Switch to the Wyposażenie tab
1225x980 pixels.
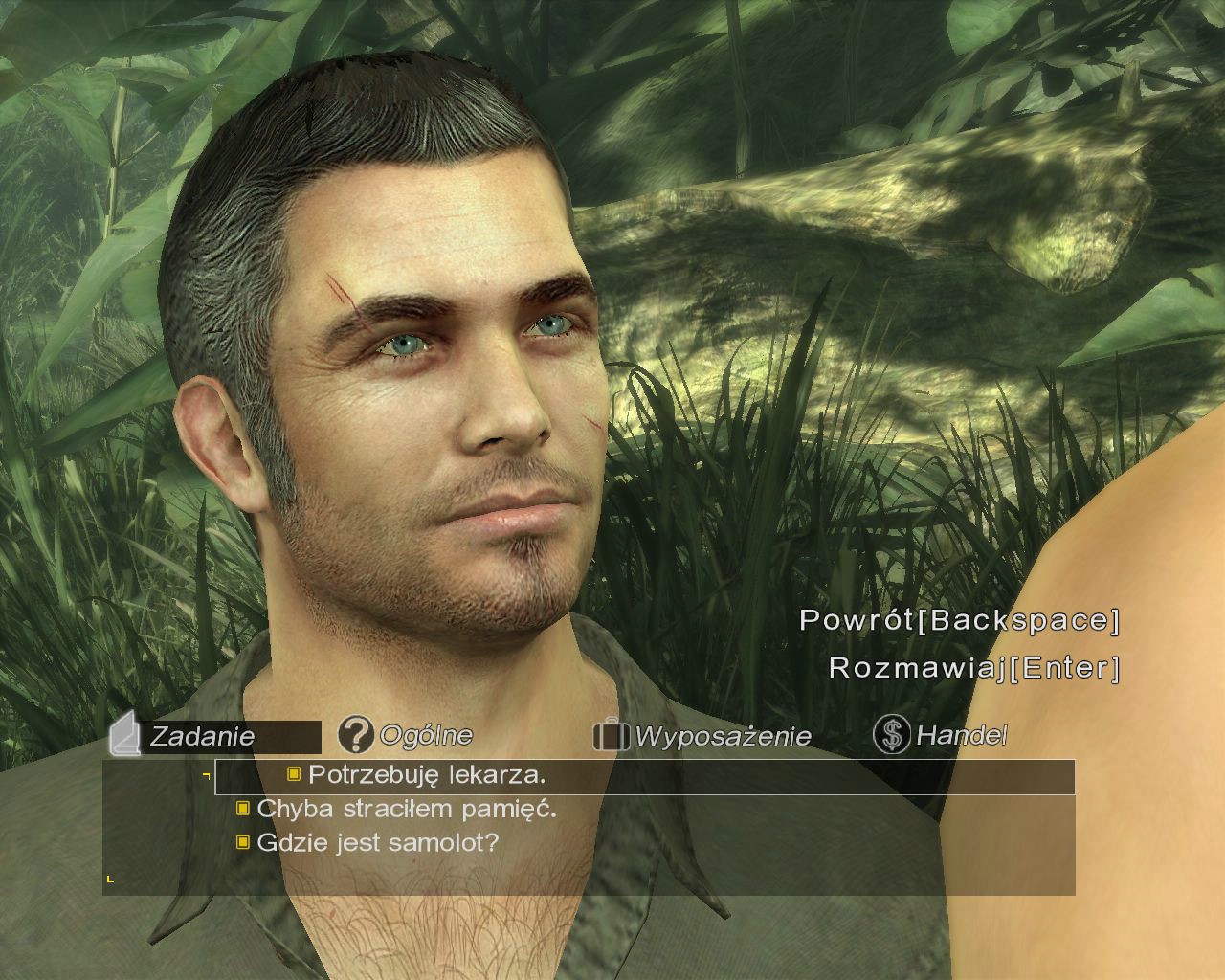pyautogui.click(x=702, y=736)
